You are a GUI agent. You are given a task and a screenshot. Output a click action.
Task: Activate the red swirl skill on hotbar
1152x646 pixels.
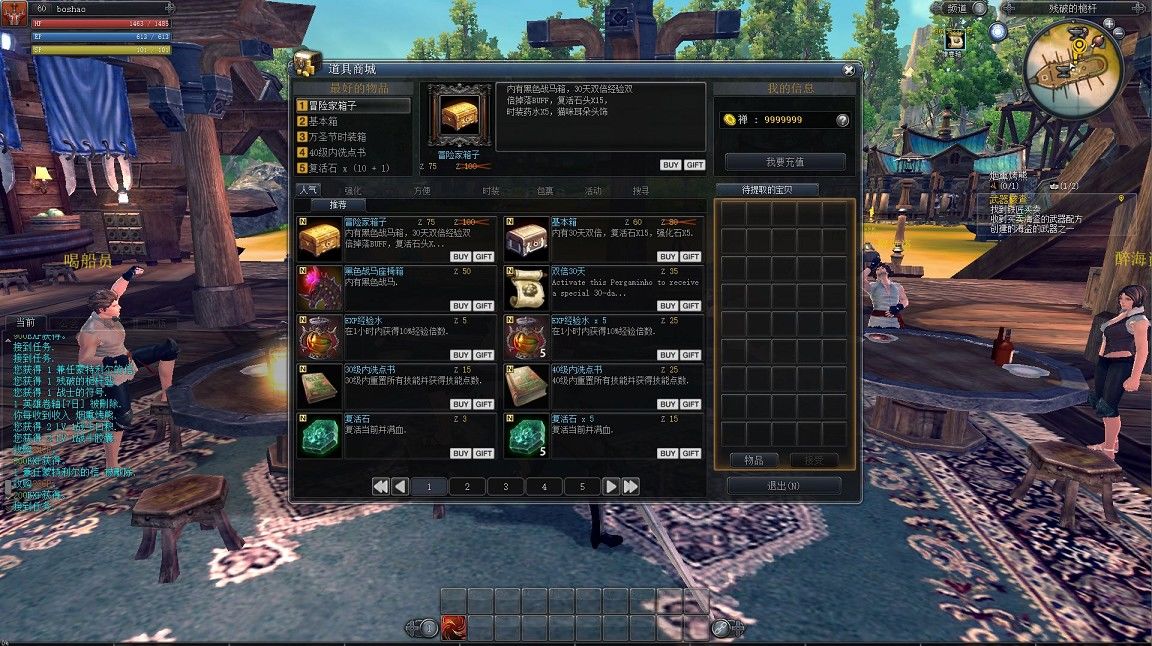(454, 628)
